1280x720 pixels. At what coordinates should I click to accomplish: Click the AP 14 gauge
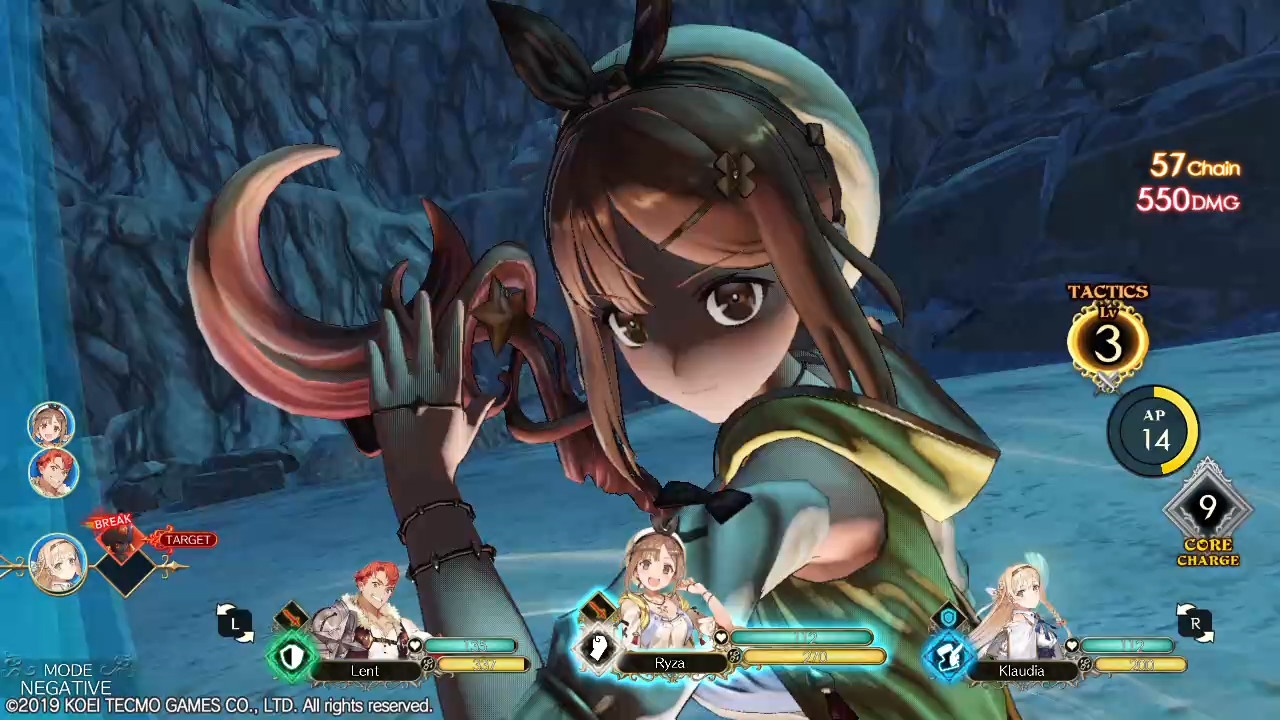coord(1153,431)
